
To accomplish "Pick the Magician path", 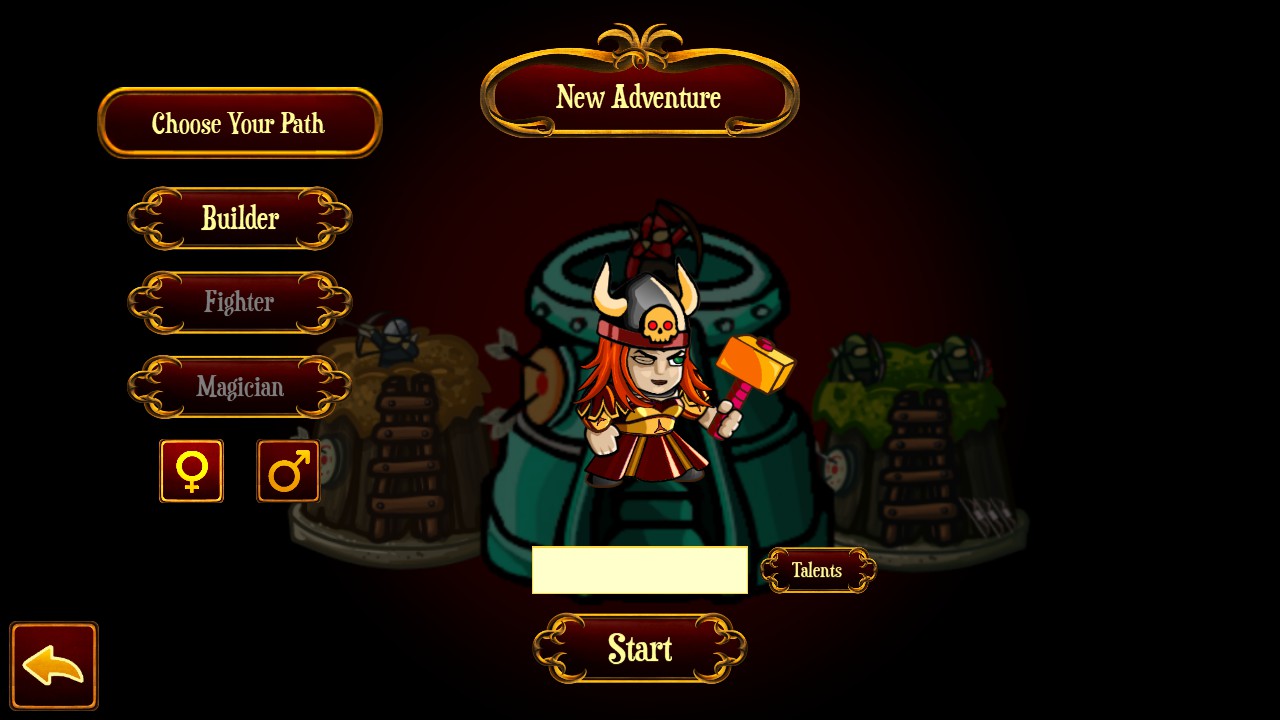I will coord(240,387).
